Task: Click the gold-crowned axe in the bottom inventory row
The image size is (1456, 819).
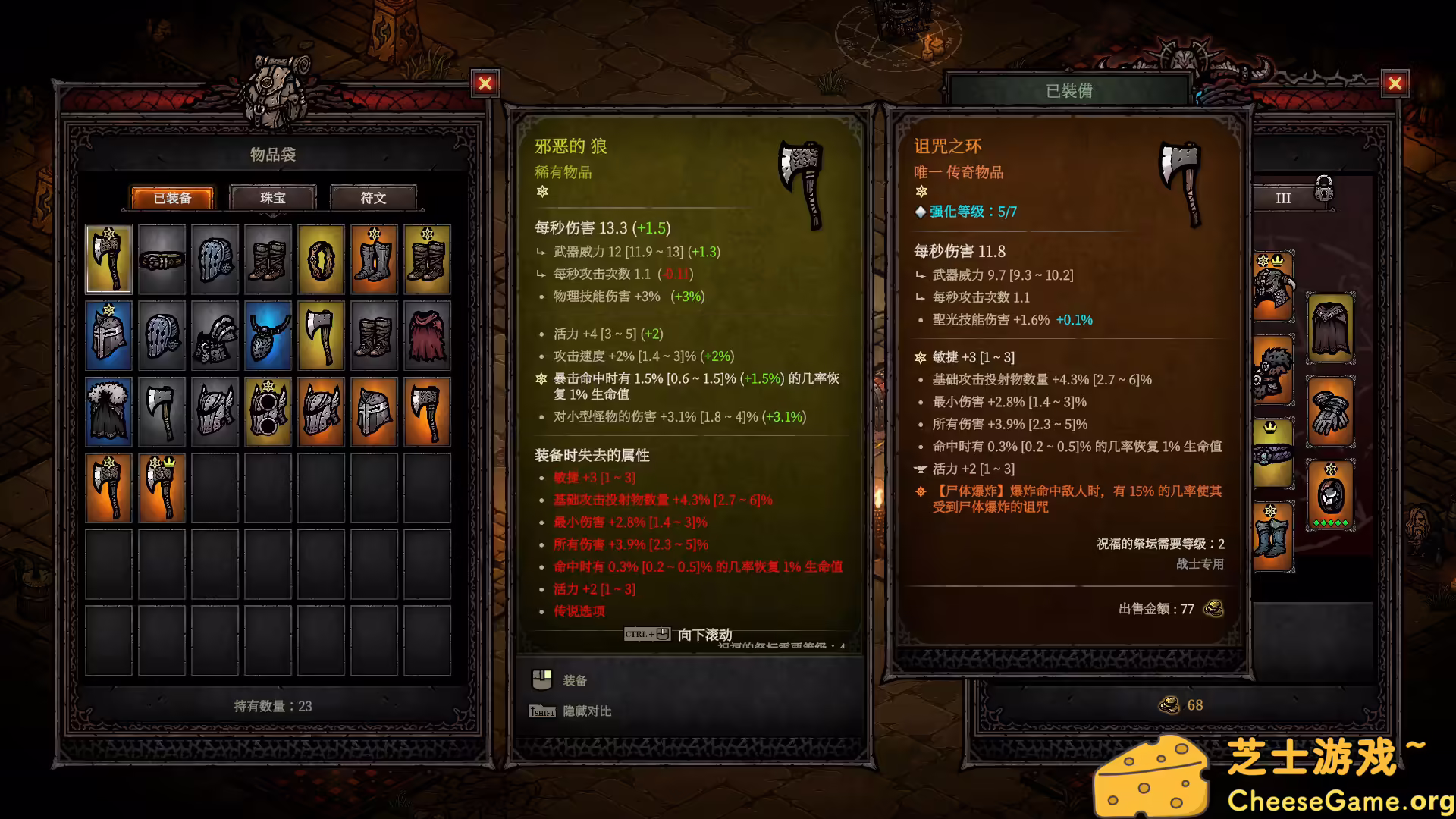Action: (x=162, y=488)
